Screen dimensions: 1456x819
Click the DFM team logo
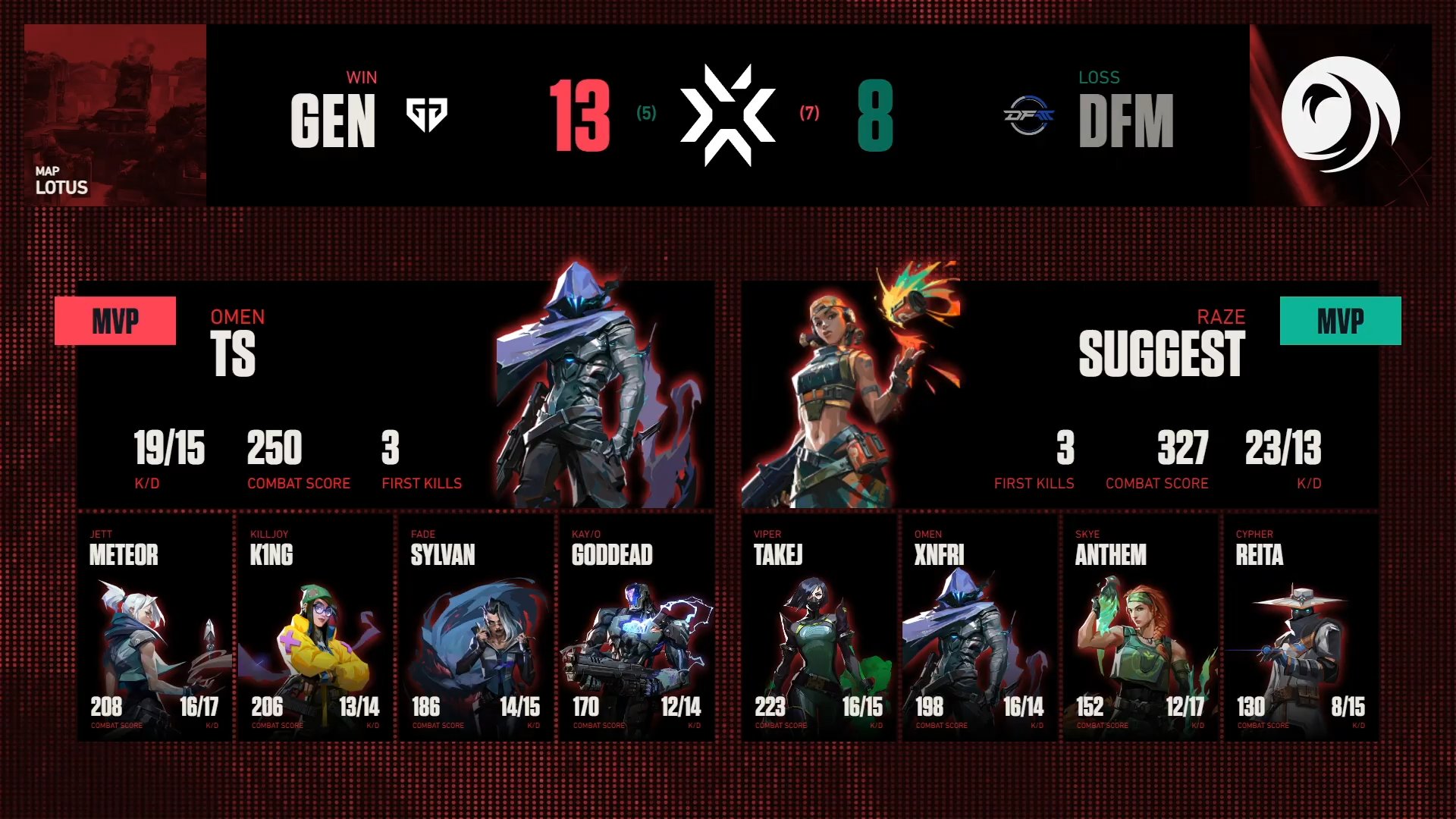pyautogui.click(x=1029, y=116)
